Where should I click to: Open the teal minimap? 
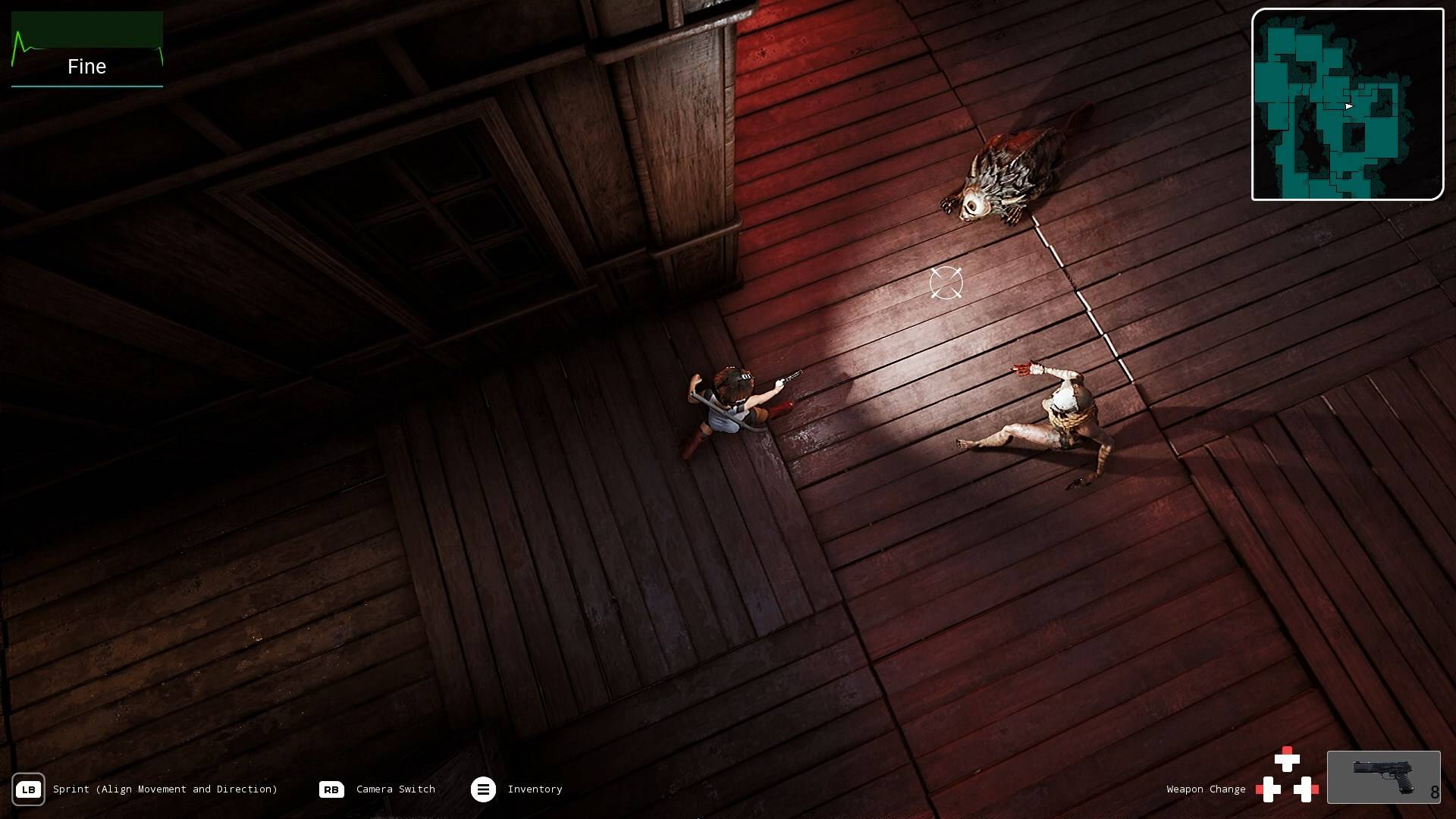click(1347, 105)
